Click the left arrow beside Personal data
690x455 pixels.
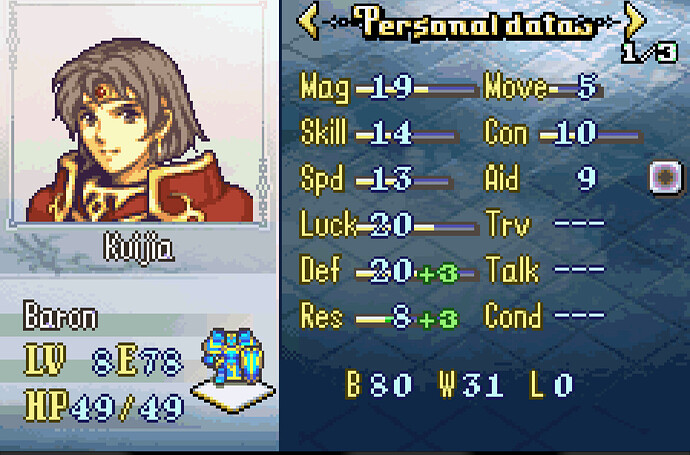click(309, 21)
